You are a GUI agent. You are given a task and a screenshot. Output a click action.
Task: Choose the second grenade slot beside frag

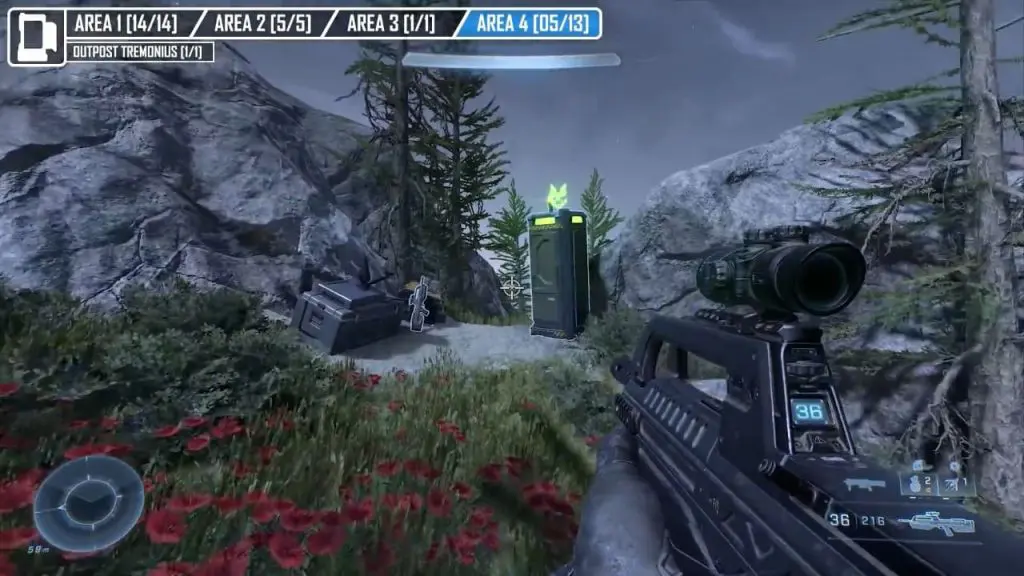pyautogui.click(x=956, y=485)
